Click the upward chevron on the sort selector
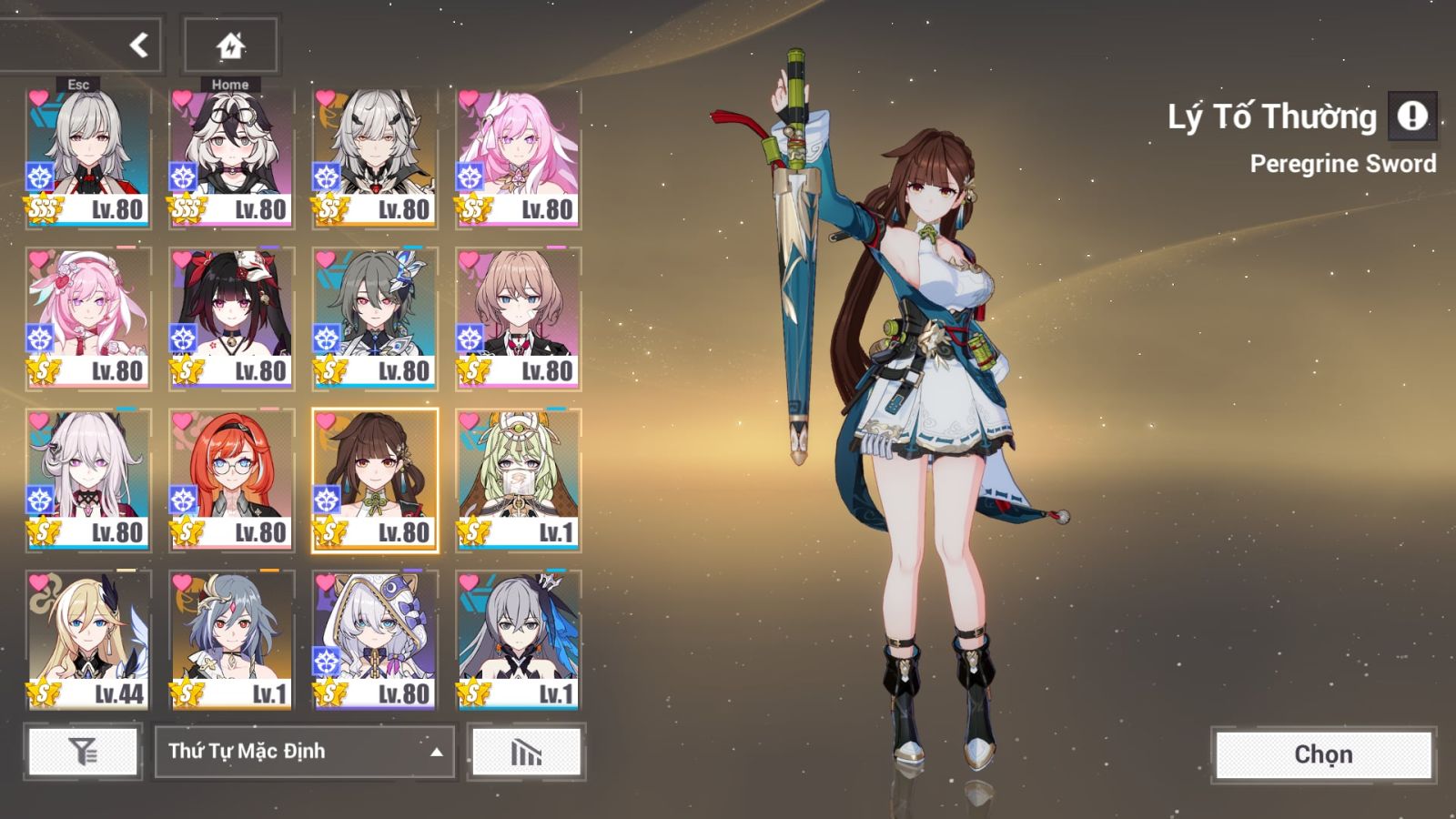 click(435, 753)
